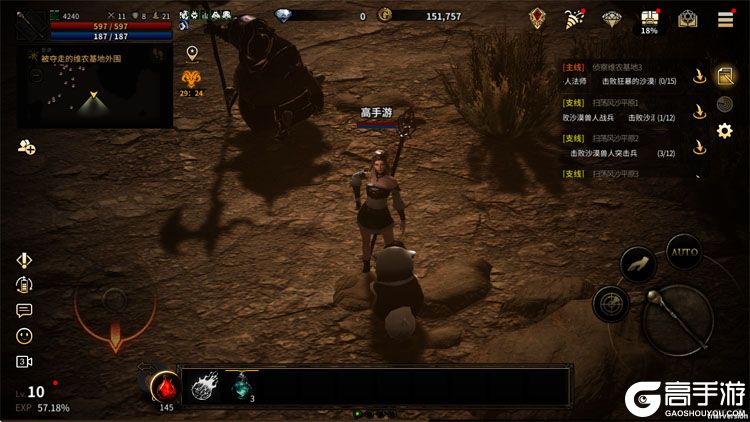The height and width of the screenshot is (422, 750).
Task: Open the diamond shop icon
Action: pos(612,18)
